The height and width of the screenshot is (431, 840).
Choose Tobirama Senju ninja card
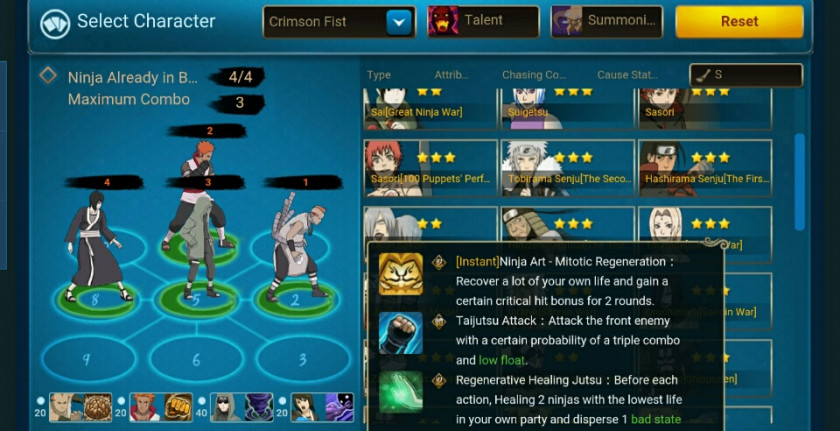(567, 167)
